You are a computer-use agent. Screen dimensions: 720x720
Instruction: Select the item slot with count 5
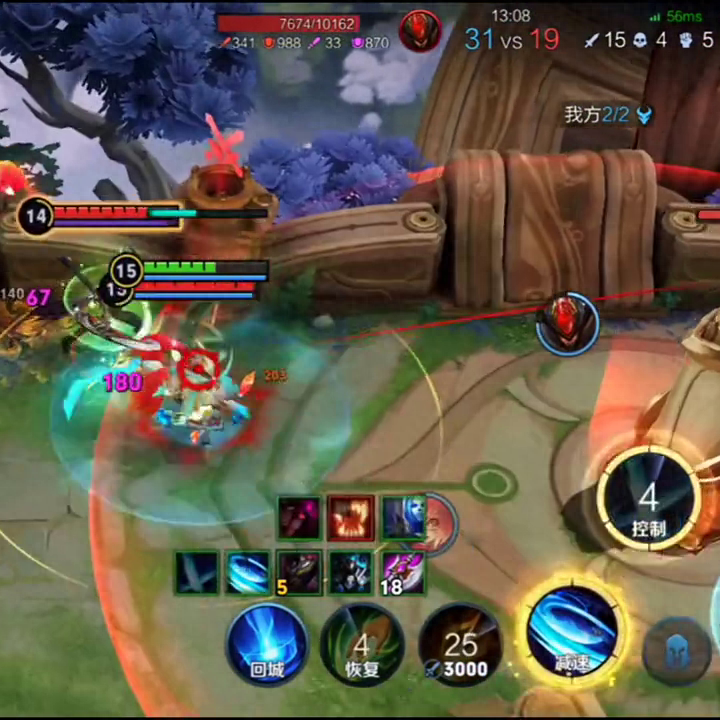[x=298, y=573]
